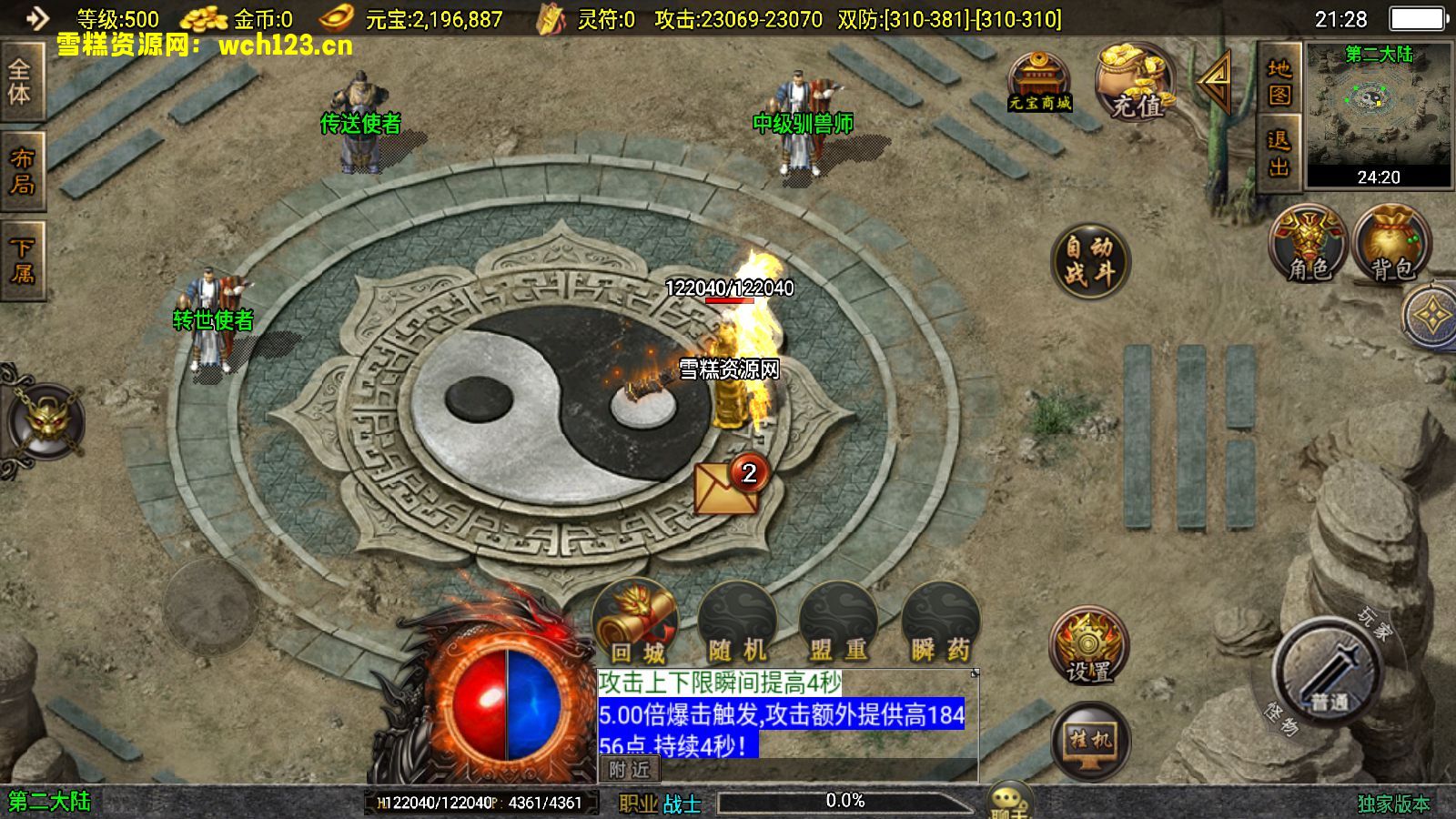Open the 角色 character sheet

[x=1309, y=244]
